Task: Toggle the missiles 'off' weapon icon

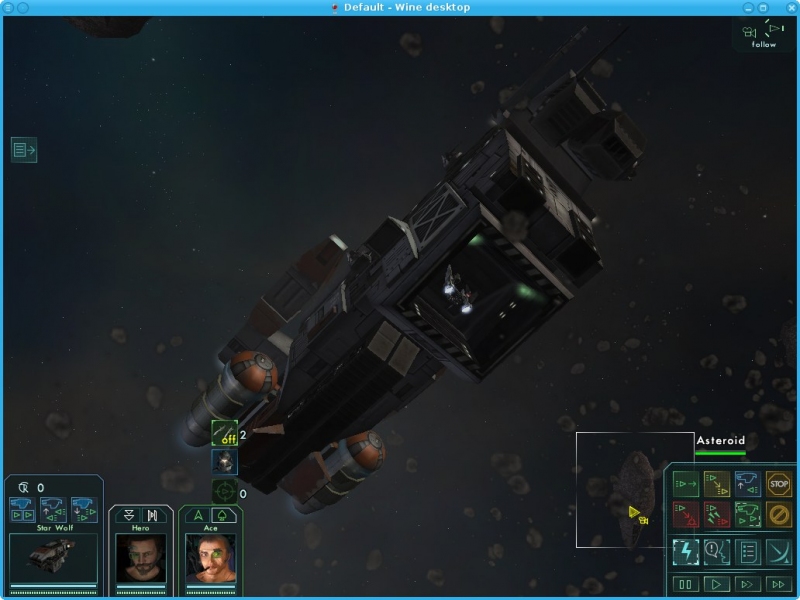Action: pyautogui.click(x=224, y=433)
